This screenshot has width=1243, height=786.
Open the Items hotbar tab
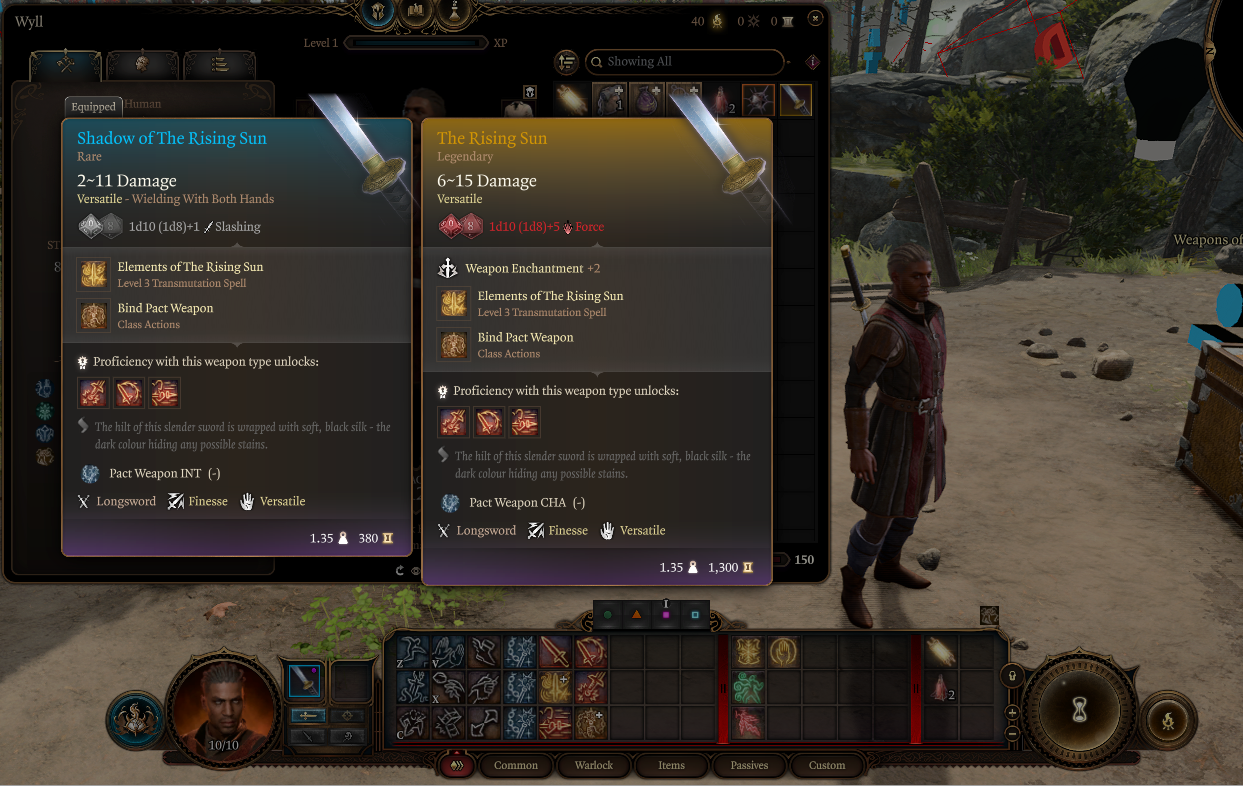pyautogui.click(x=671, y=765)
